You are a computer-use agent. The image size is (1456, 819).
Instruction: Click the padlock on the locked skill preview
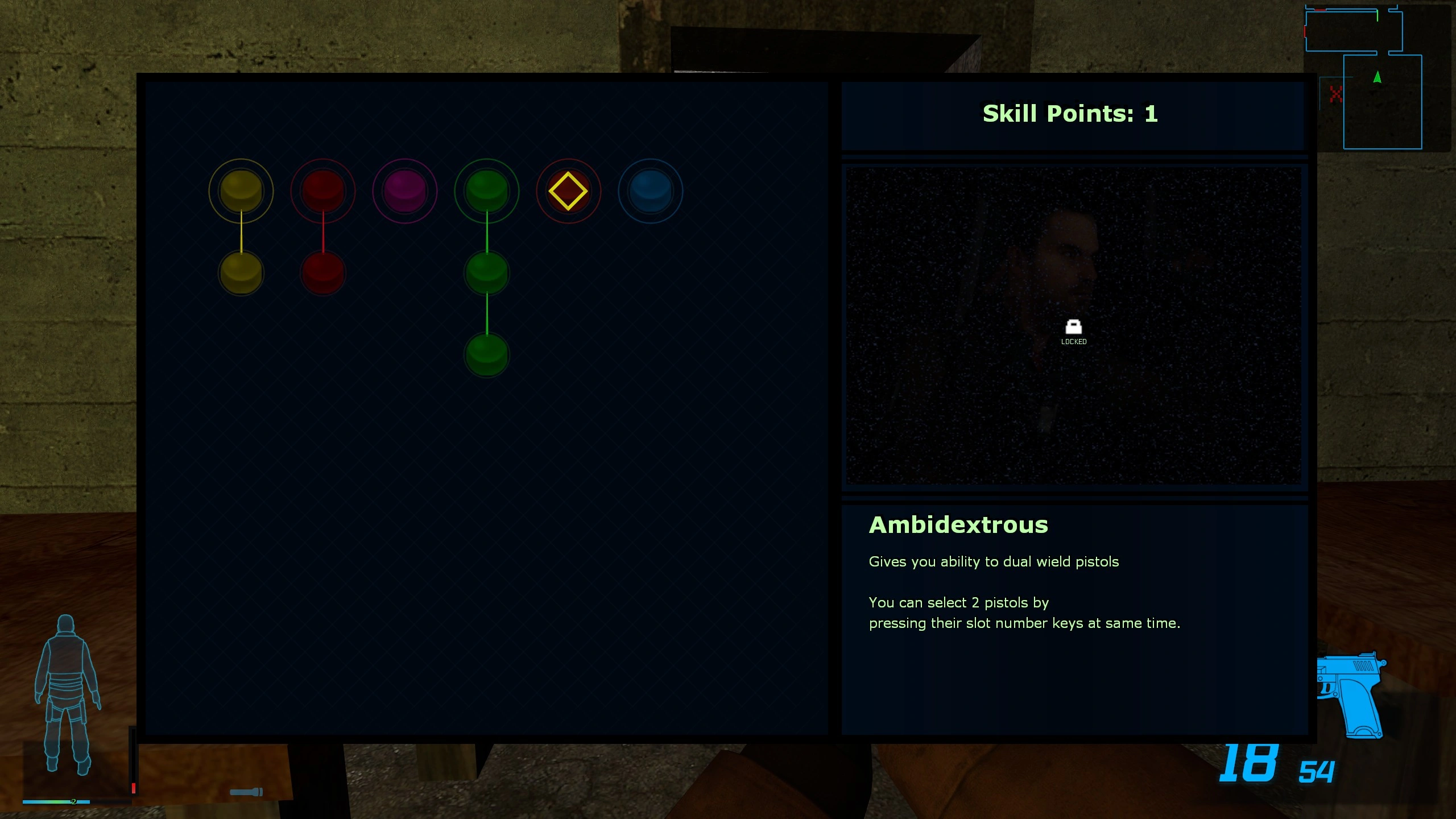tap(1073, 327)
